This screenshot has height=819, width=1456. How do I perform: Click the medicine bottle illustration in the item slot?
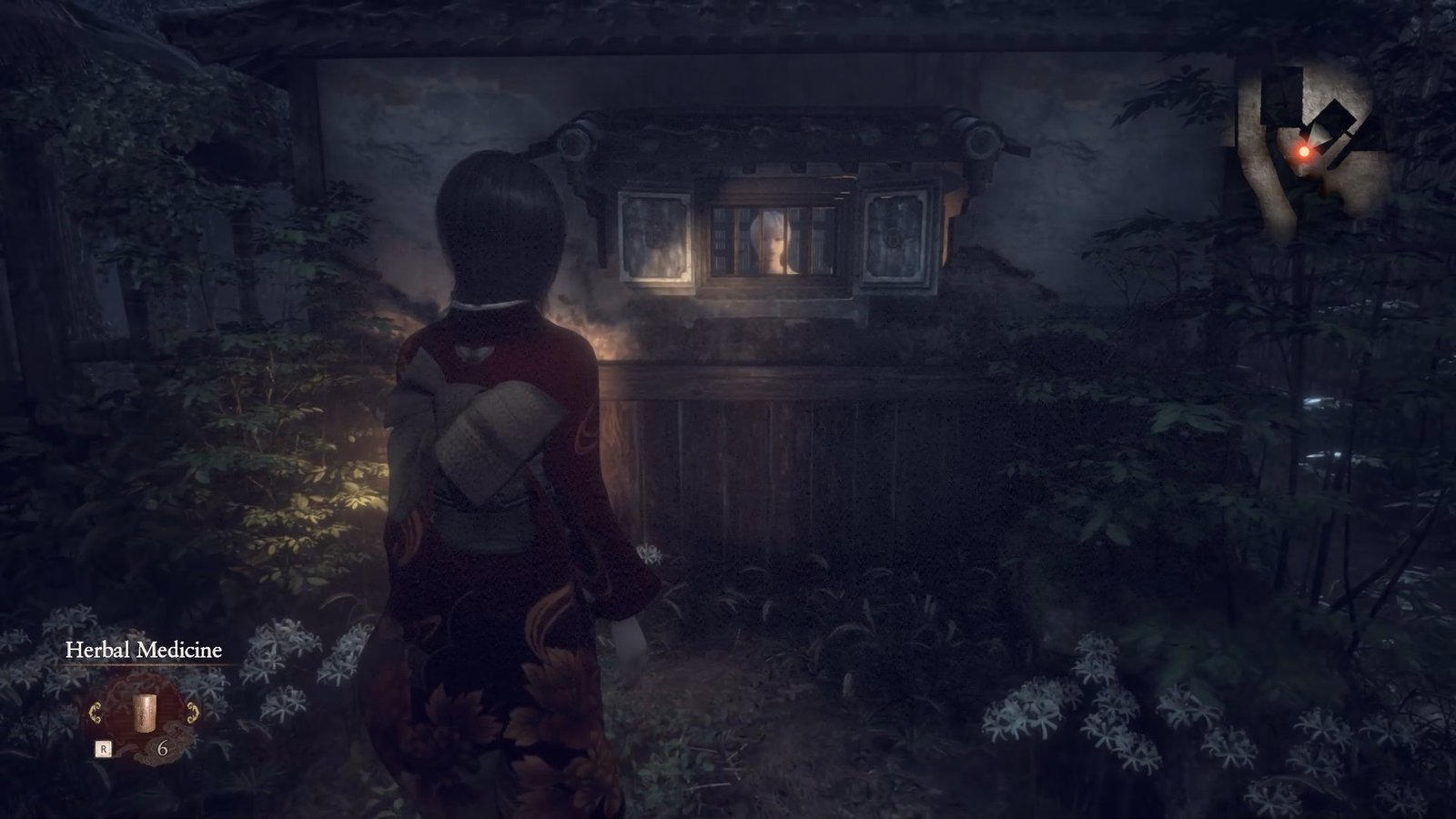pyautogui.click(x=146, y=714)
